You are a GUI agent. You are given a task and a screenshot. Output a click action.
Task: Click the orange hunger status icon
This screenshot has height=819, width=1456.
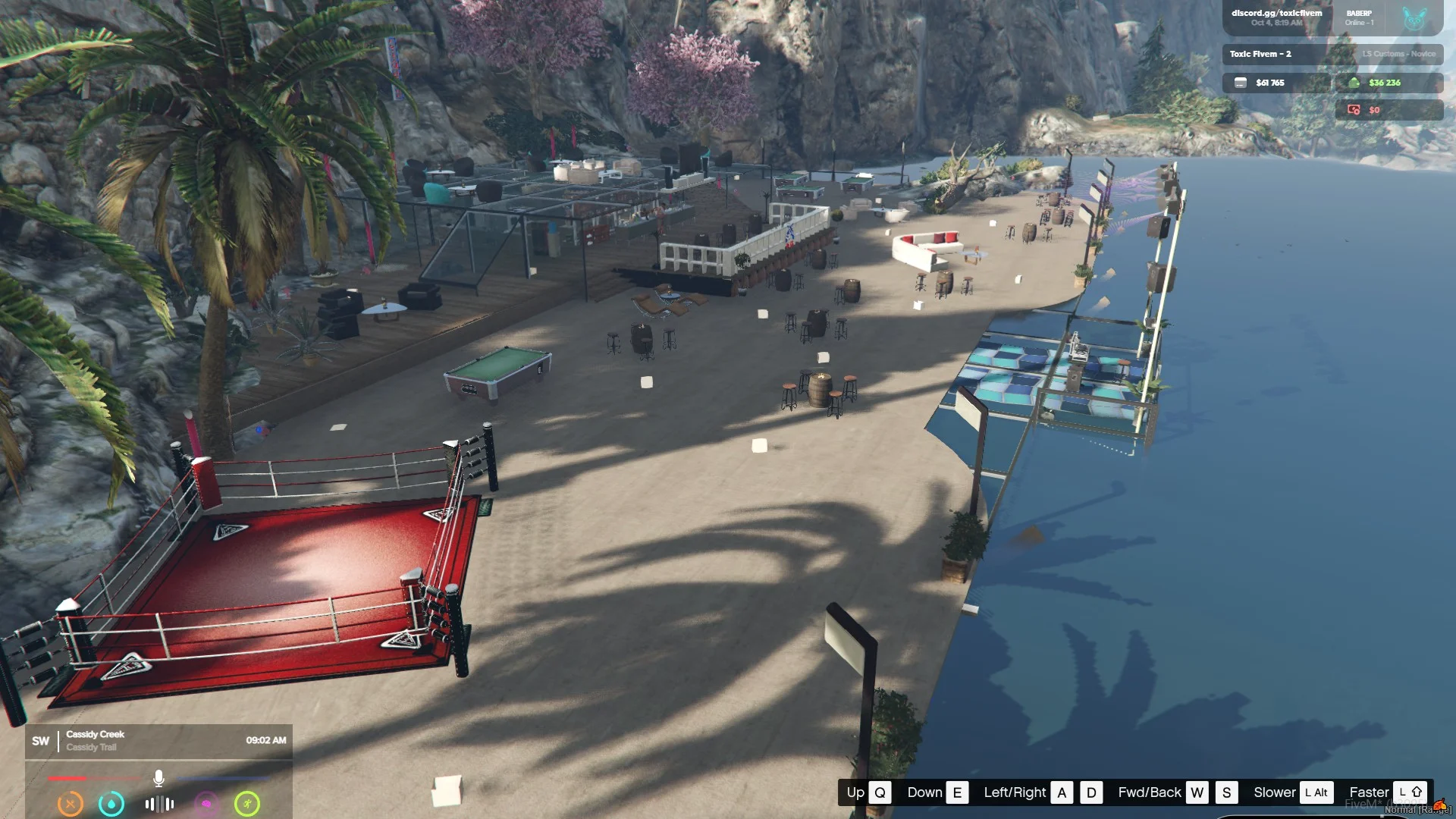tap(71, 803)
